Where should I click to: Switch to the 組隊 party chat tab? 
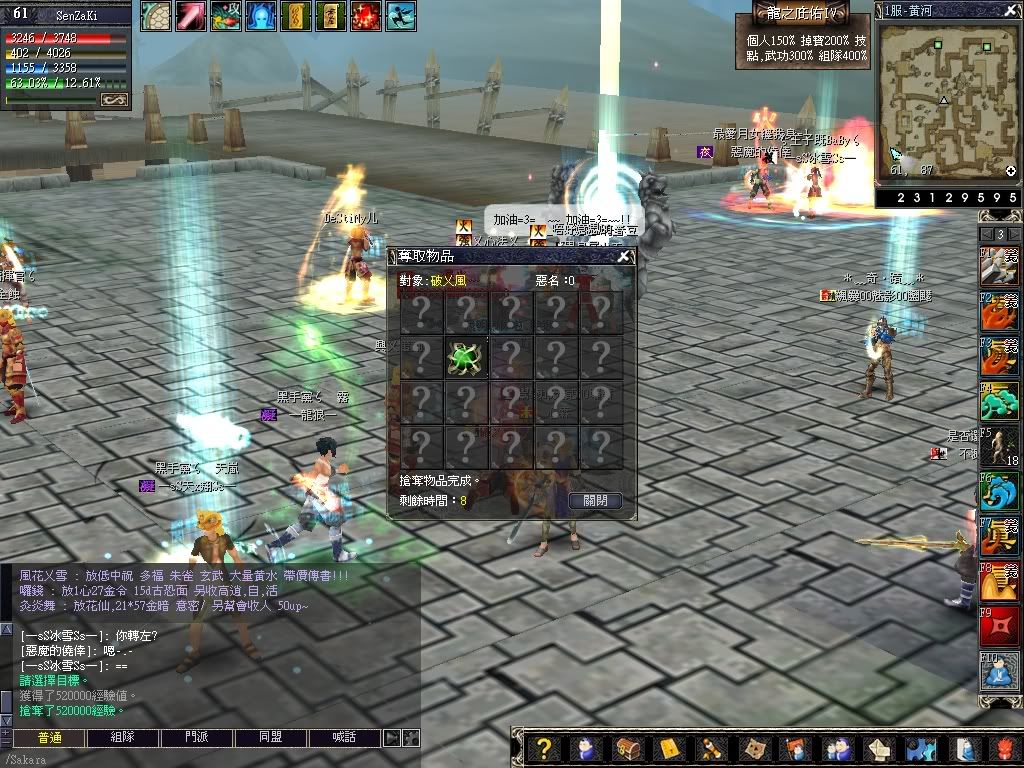[x=123, y=738]
